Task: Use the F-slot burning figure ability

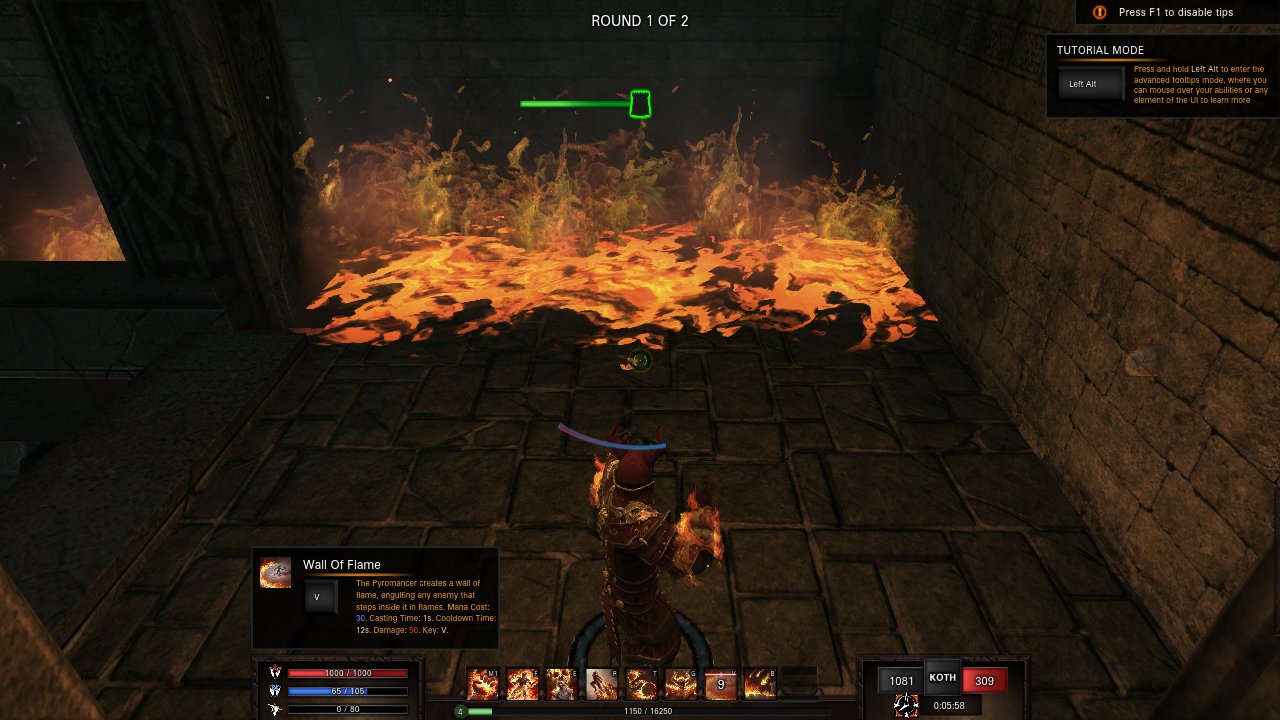Action: click(523, 684)
